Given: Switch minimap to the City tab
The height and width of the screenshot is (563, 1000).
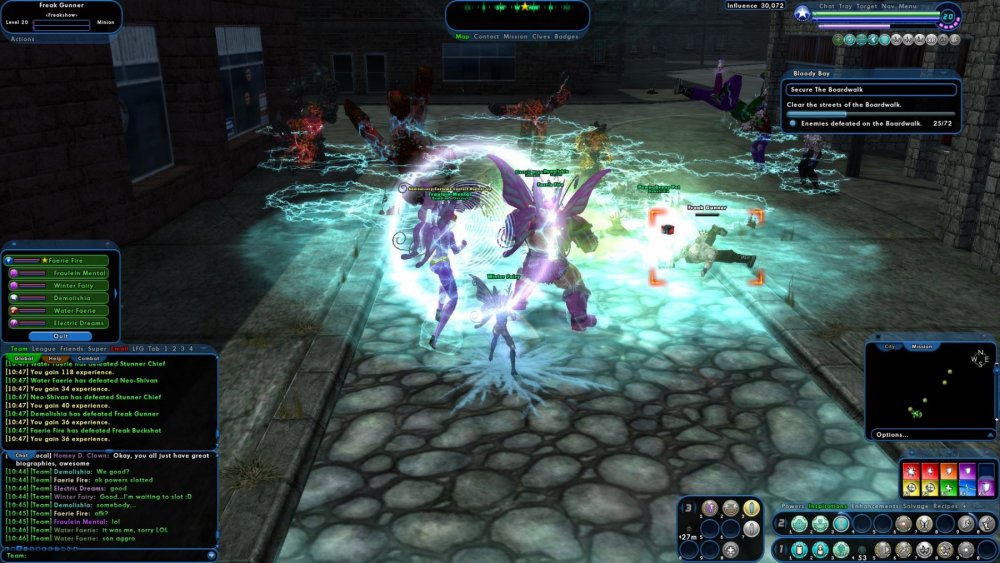Looking at the screenshot, I should coord(889,346).
